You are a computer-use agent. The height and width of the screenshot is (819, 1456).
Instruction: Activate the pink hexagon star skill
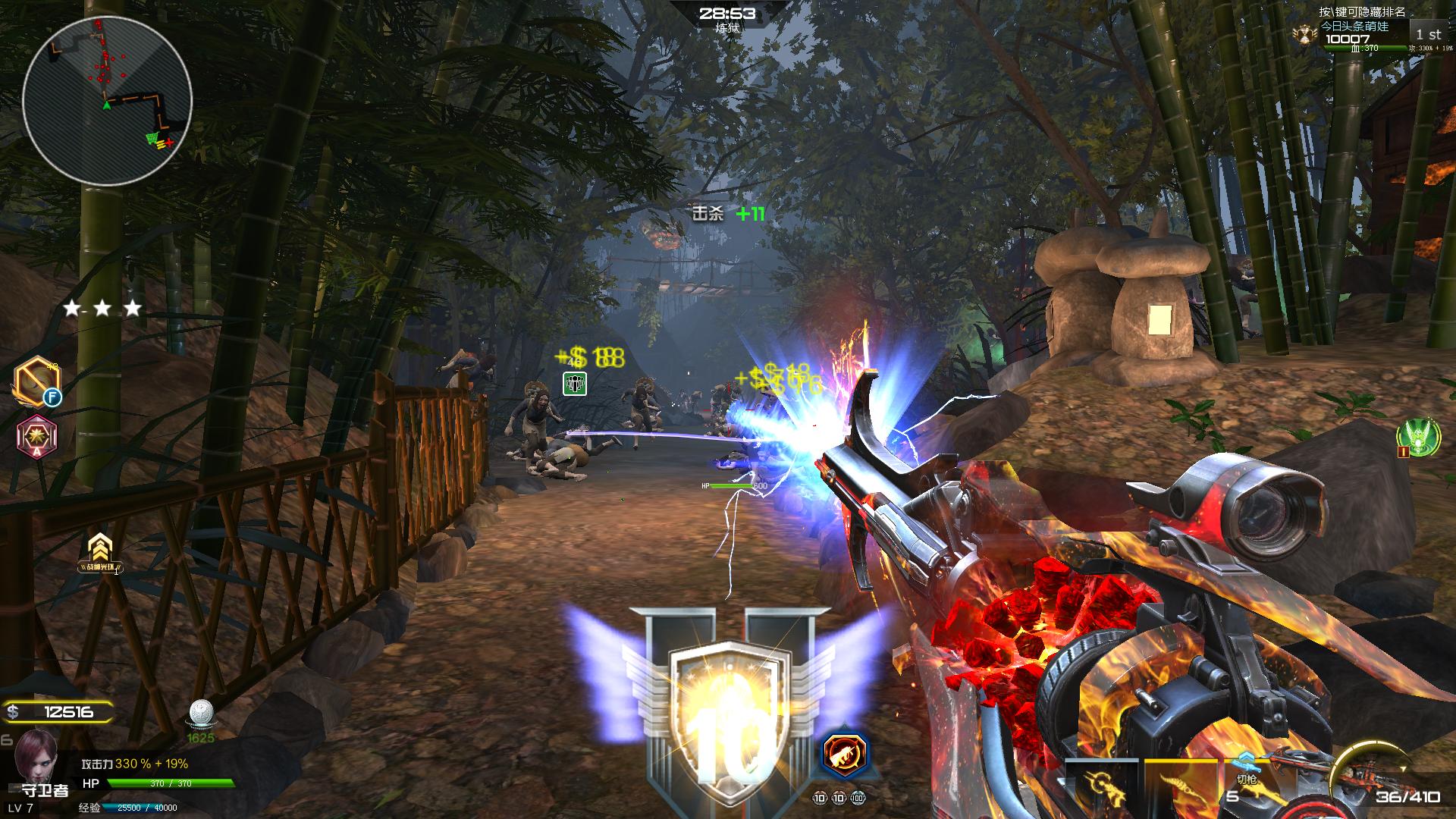click(x=36, y=437)
